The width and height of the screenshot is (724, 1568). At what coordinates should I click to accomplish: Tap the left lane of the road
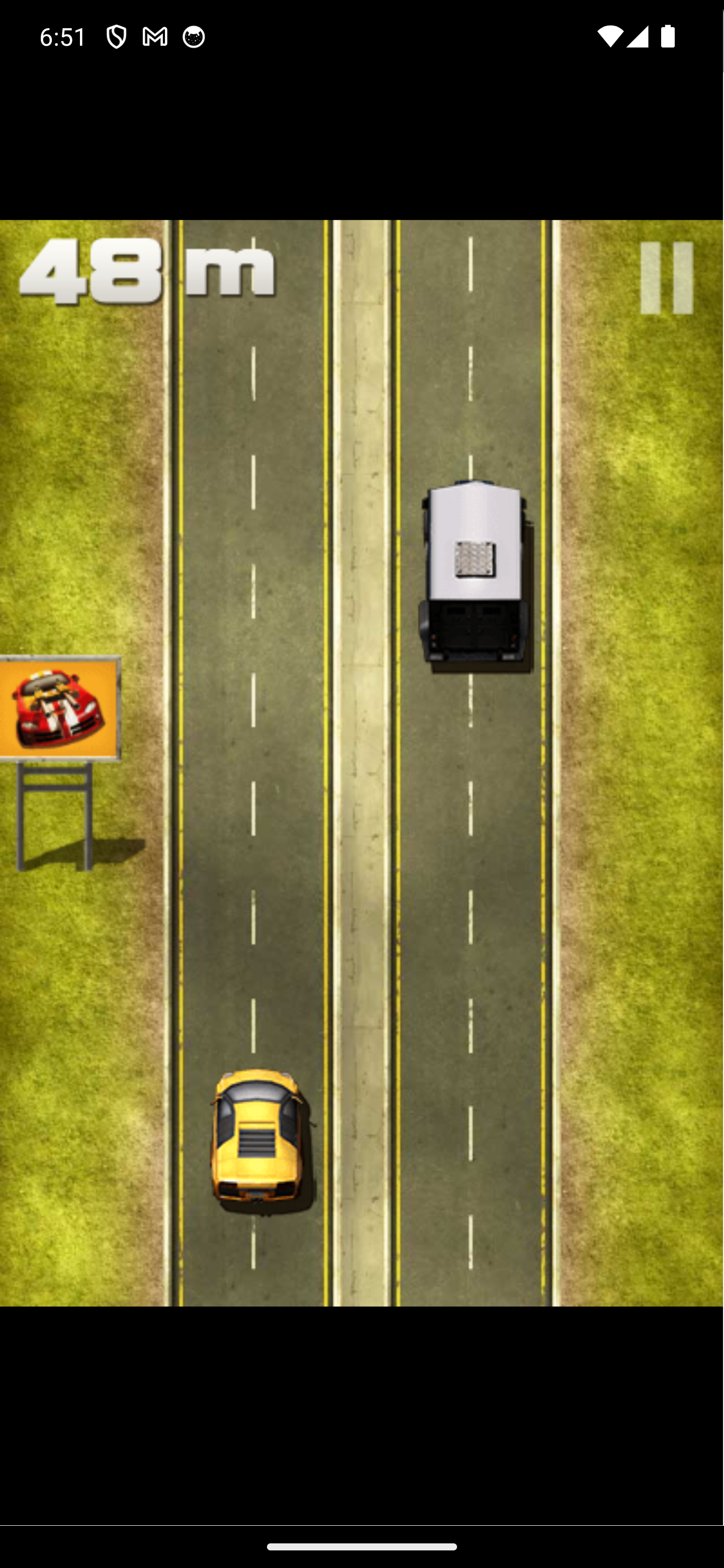coord(256,792)
